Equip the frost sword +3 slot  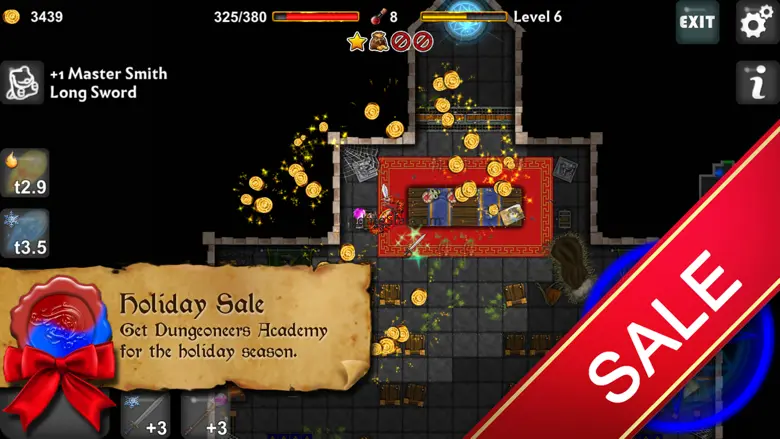[145, 416]
